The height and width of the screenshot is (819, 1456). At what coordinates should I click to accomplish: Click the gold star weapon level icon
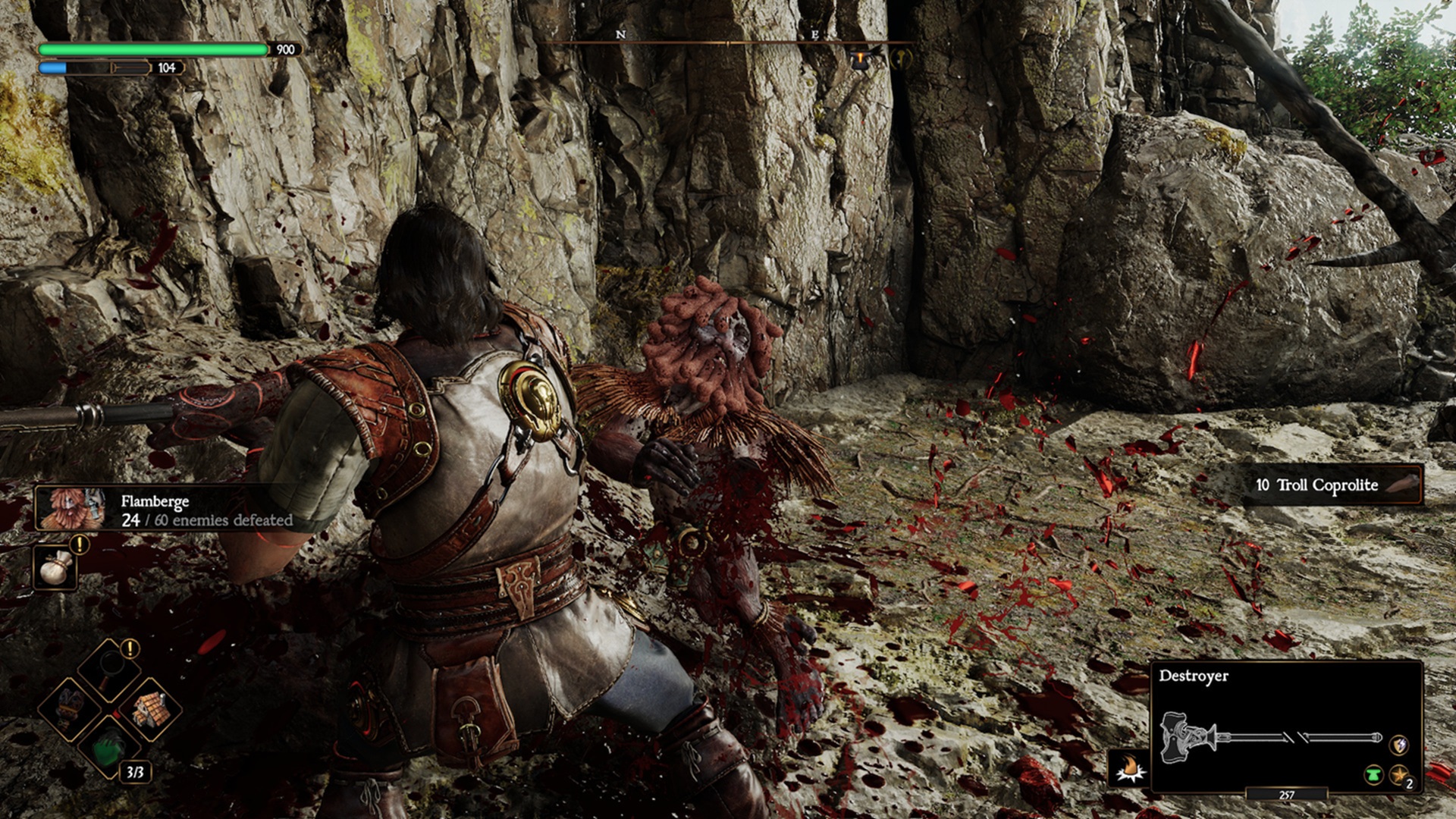(x=1398, y=776)
